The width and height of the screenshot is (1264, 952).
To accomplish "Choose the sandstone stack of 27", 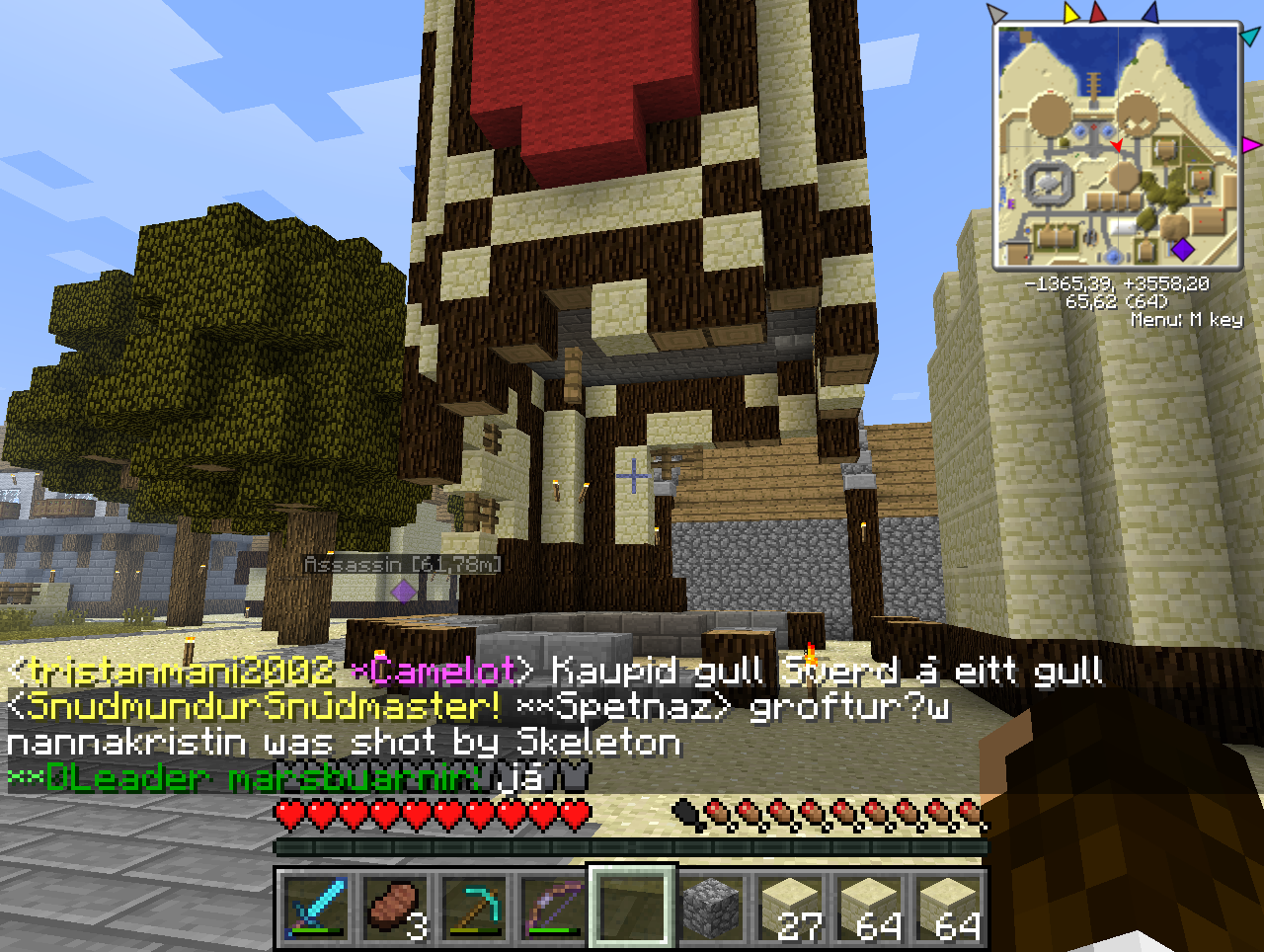I will point(790,909).
